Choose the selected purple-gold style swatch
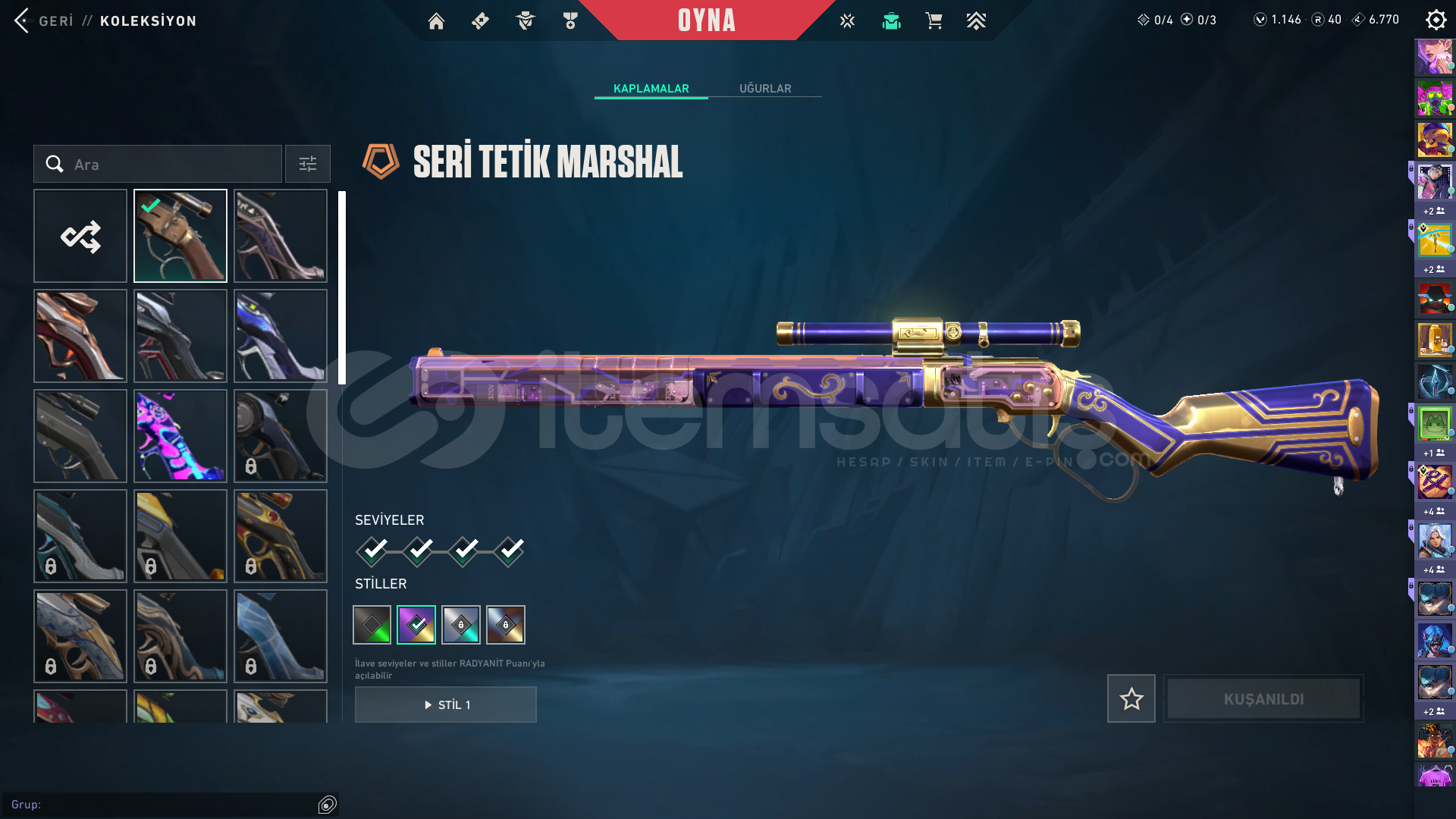 (416, 625)
